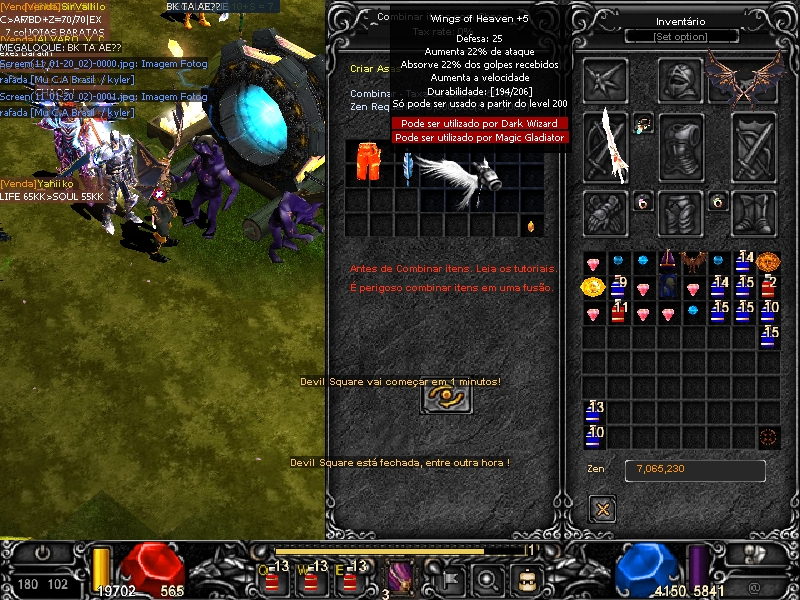Open the character face icon on the bottom bar
Screen dimensions: 800x600
[x=527, y=578]
